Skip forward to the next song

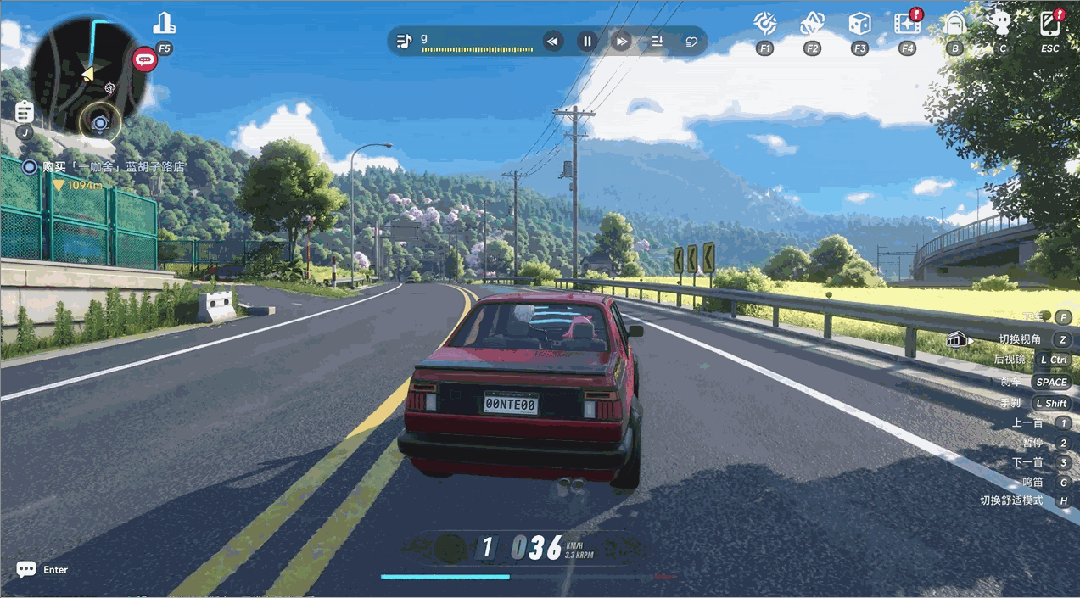point(622,41)
